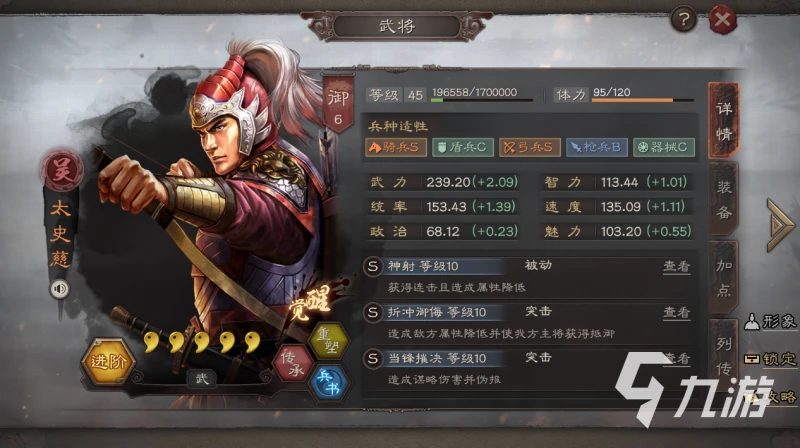This screenshot has height=448, width=800.
Task: Select the 骑兵S cavalry aptitude badge
Action: point(395,148)
